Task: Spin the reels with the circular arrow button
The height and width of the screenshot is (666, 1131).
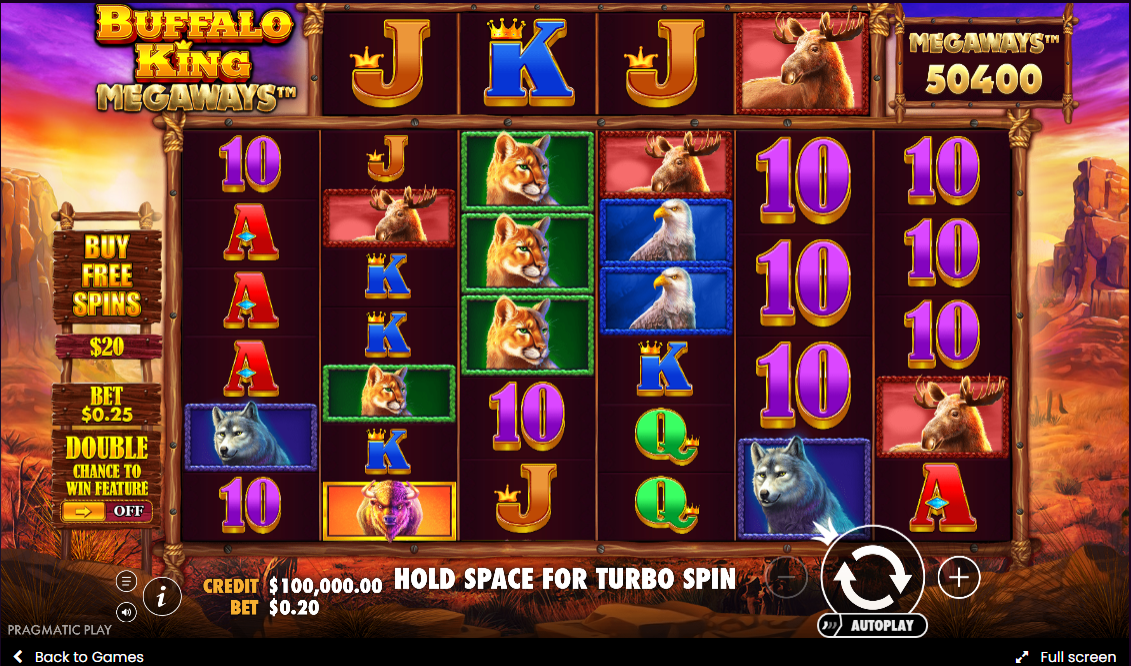Action: coord(871,577)
